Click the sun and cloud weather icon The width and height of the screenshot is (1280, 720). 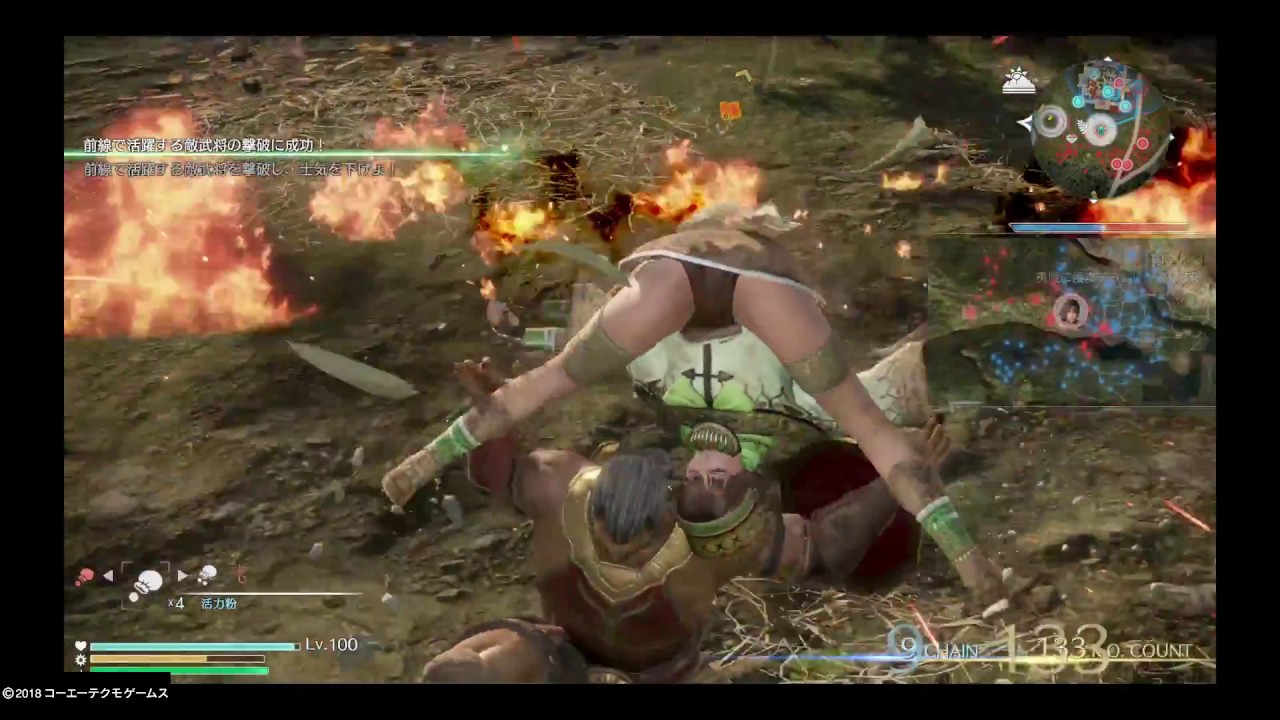1019,81
